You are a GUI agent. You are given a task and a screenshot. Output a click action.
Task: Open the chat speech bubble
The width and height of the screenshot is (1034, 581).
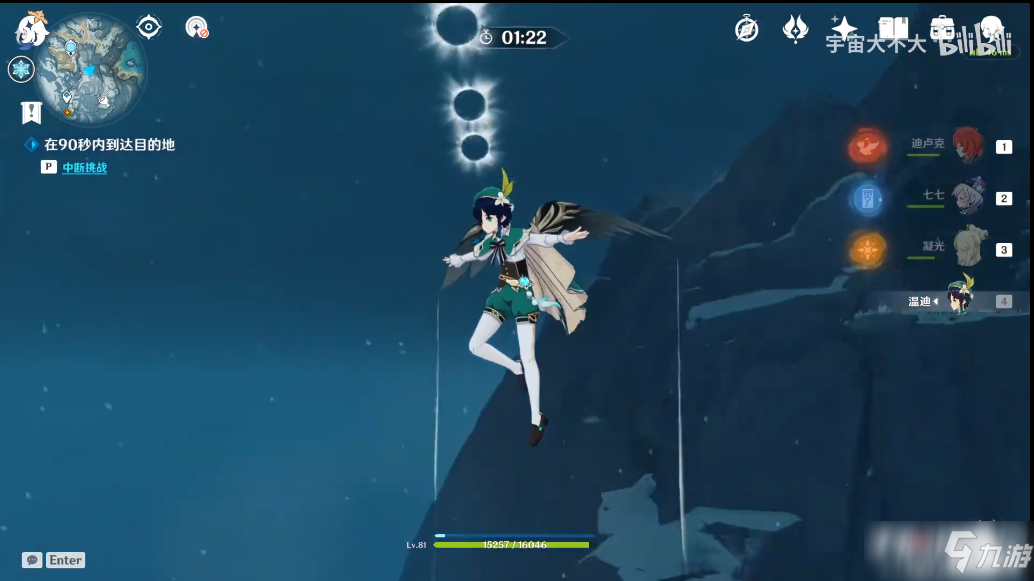coord(32,560)
